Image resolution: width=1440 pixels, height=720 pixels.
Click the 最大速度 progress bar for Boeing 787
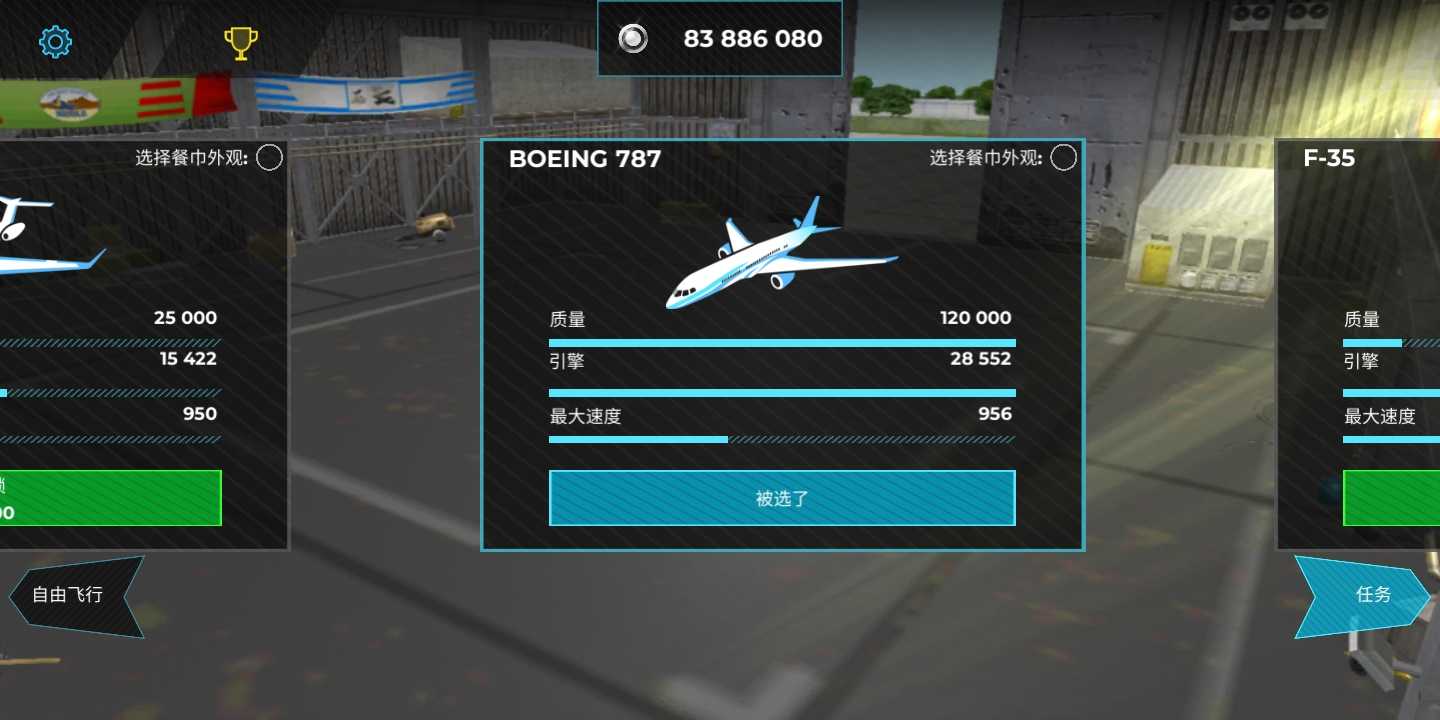click(x=782, y=439)
